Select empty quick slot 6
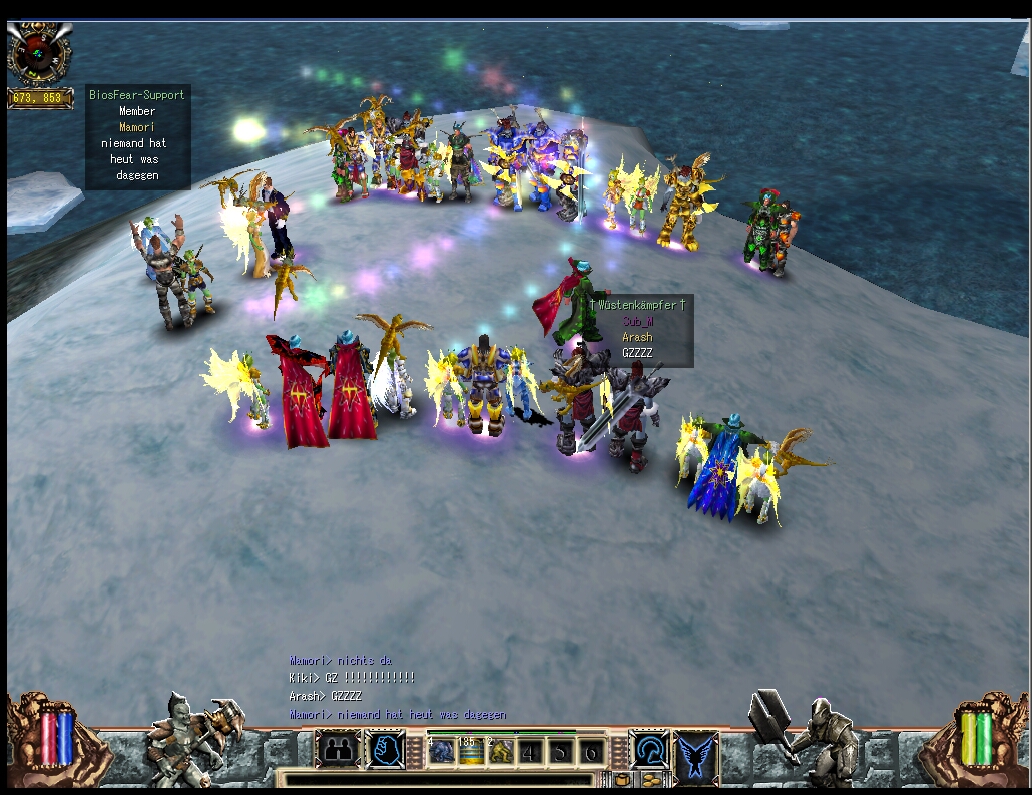The height and width of the screenshot is (795, 1032). pos(592,752)
